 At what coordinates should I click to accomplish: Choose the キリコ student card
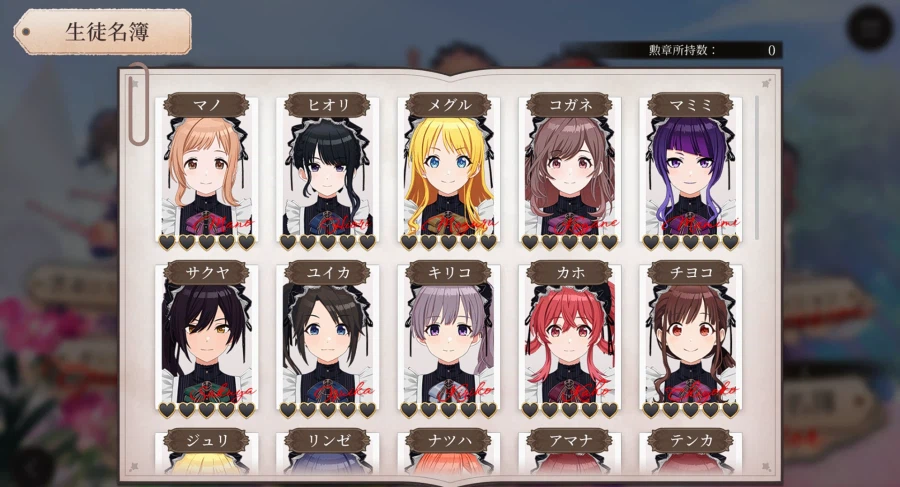(448, 338)
